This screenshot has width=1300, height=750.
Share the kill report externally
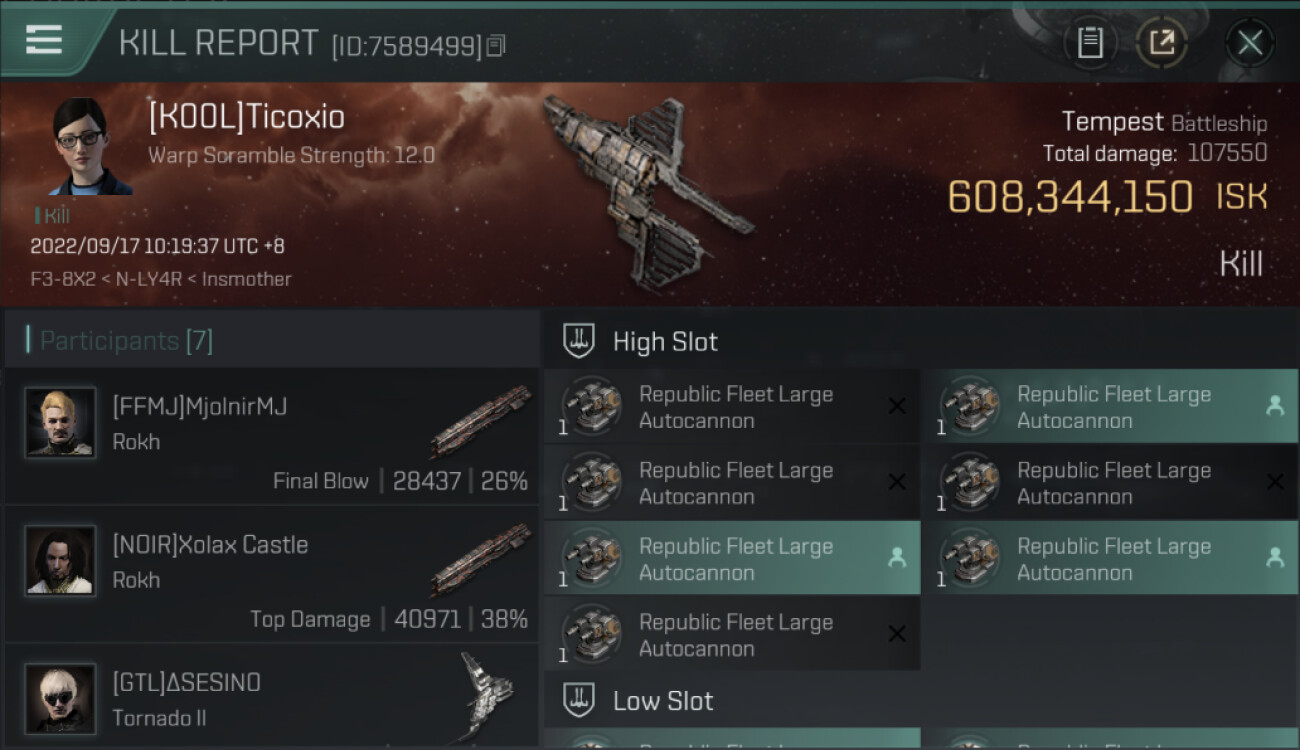click(x=1161, y=42)
